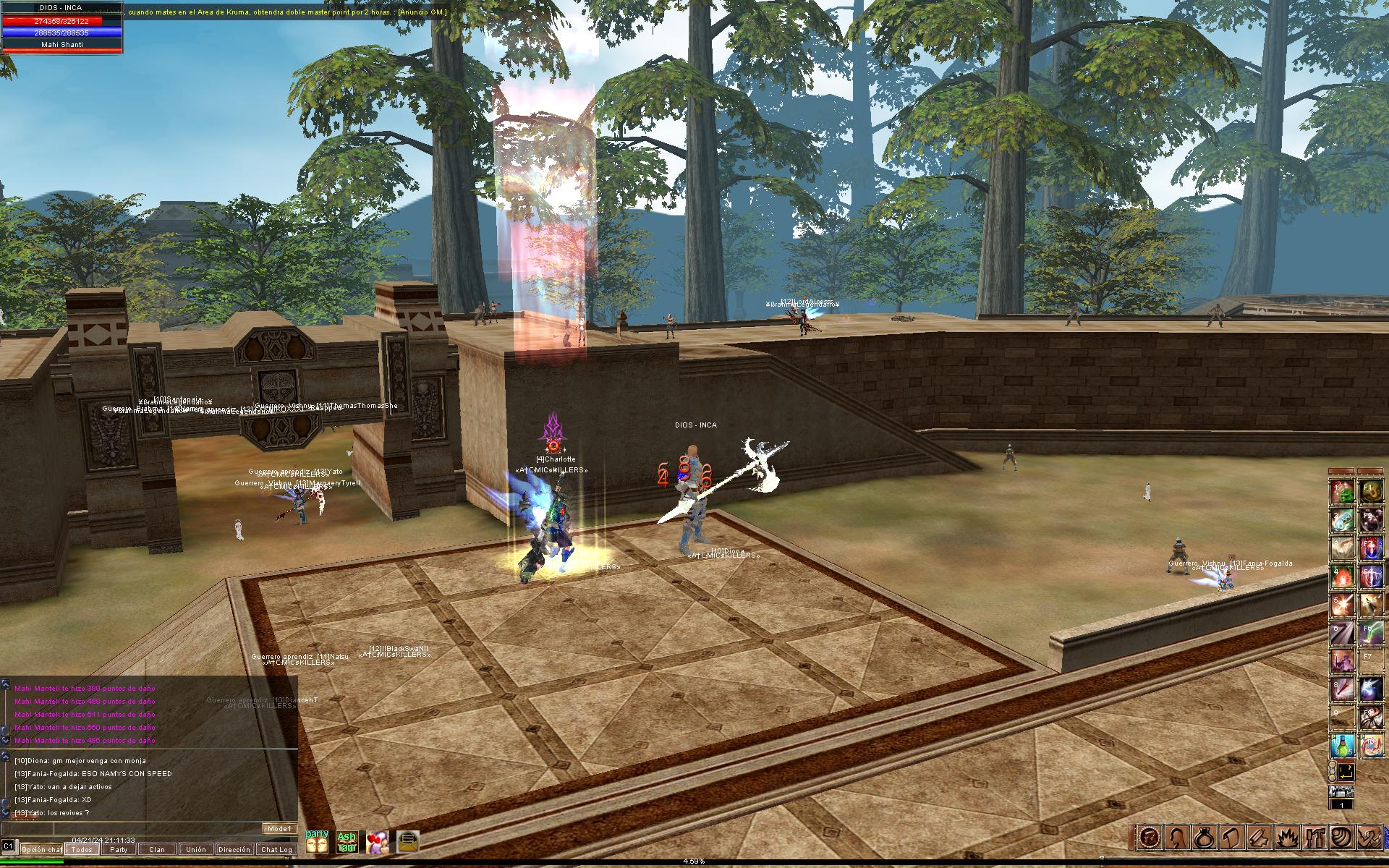
Task: Choose the Dirección chat tab
Action: (x=234, y=849)
